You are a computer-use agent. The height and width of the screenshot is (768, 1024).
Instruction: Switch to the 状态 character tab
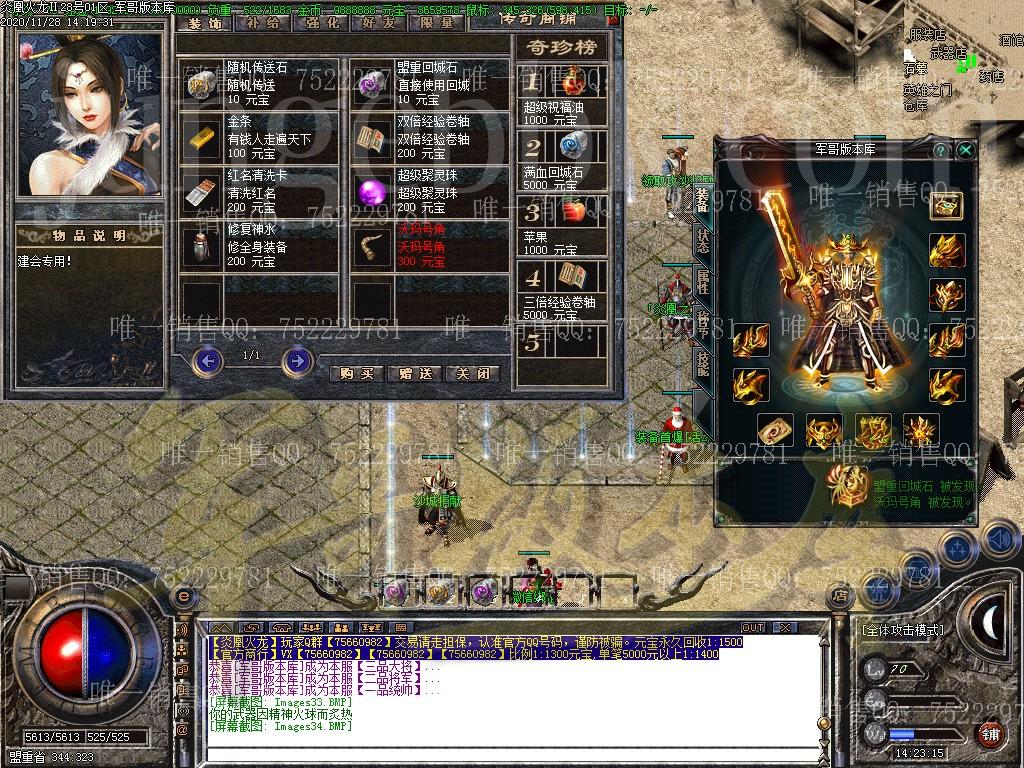[703, 241]
